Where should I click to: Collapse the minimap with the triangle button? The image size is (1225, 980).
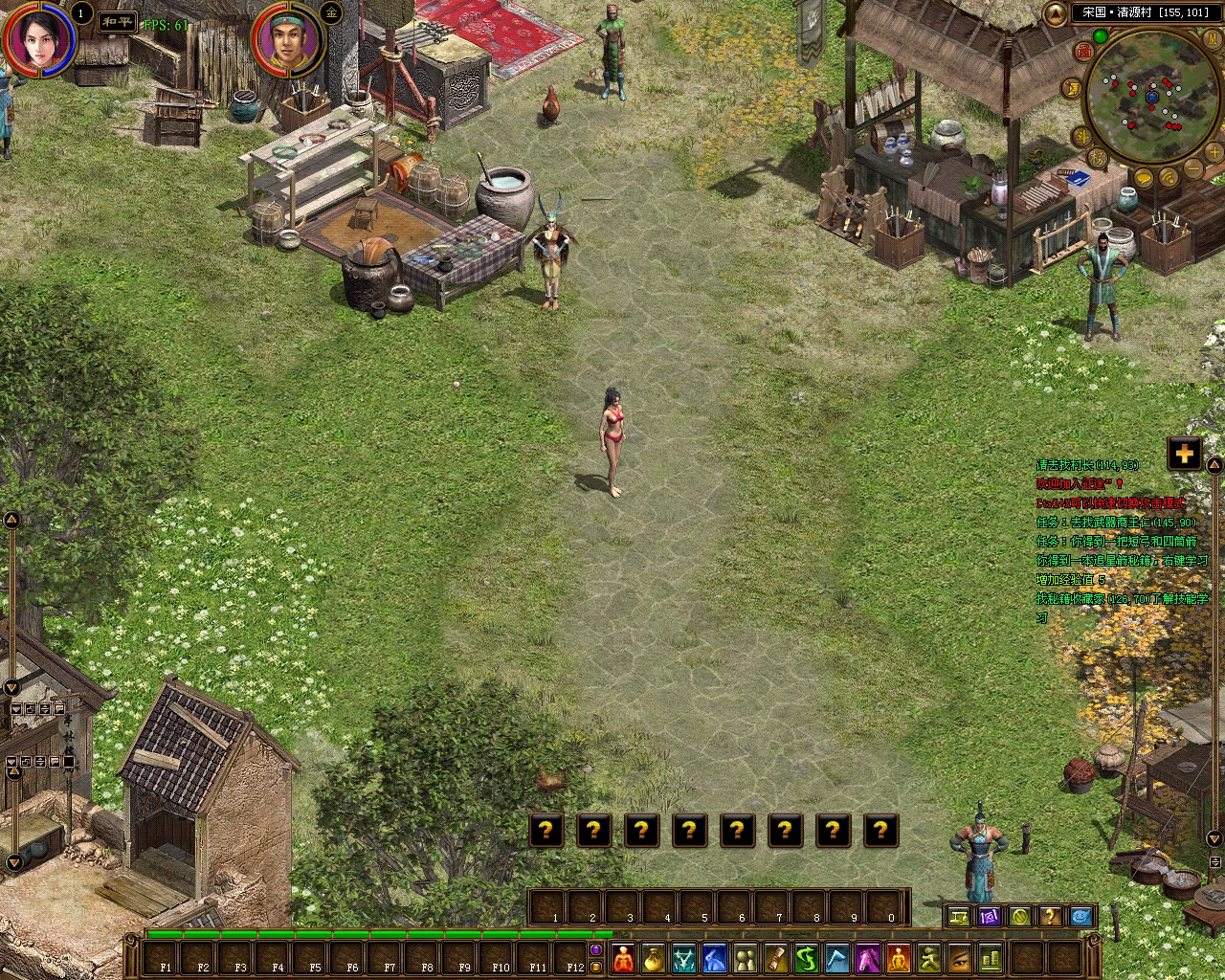pyautogui.click(x=1055, y=13)
